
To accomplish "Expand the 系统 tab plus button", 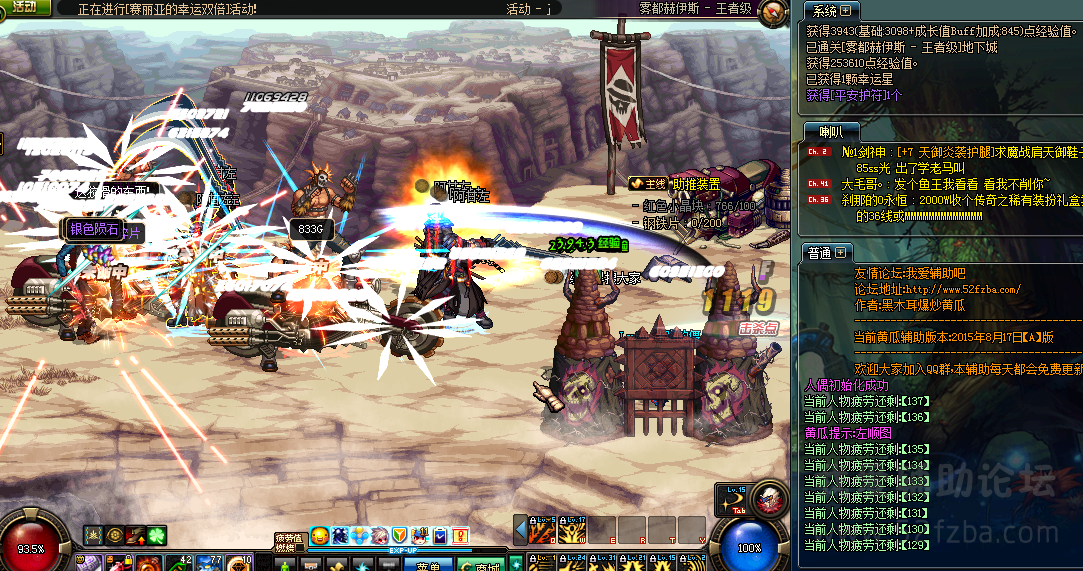I will (x=846, y=11).
